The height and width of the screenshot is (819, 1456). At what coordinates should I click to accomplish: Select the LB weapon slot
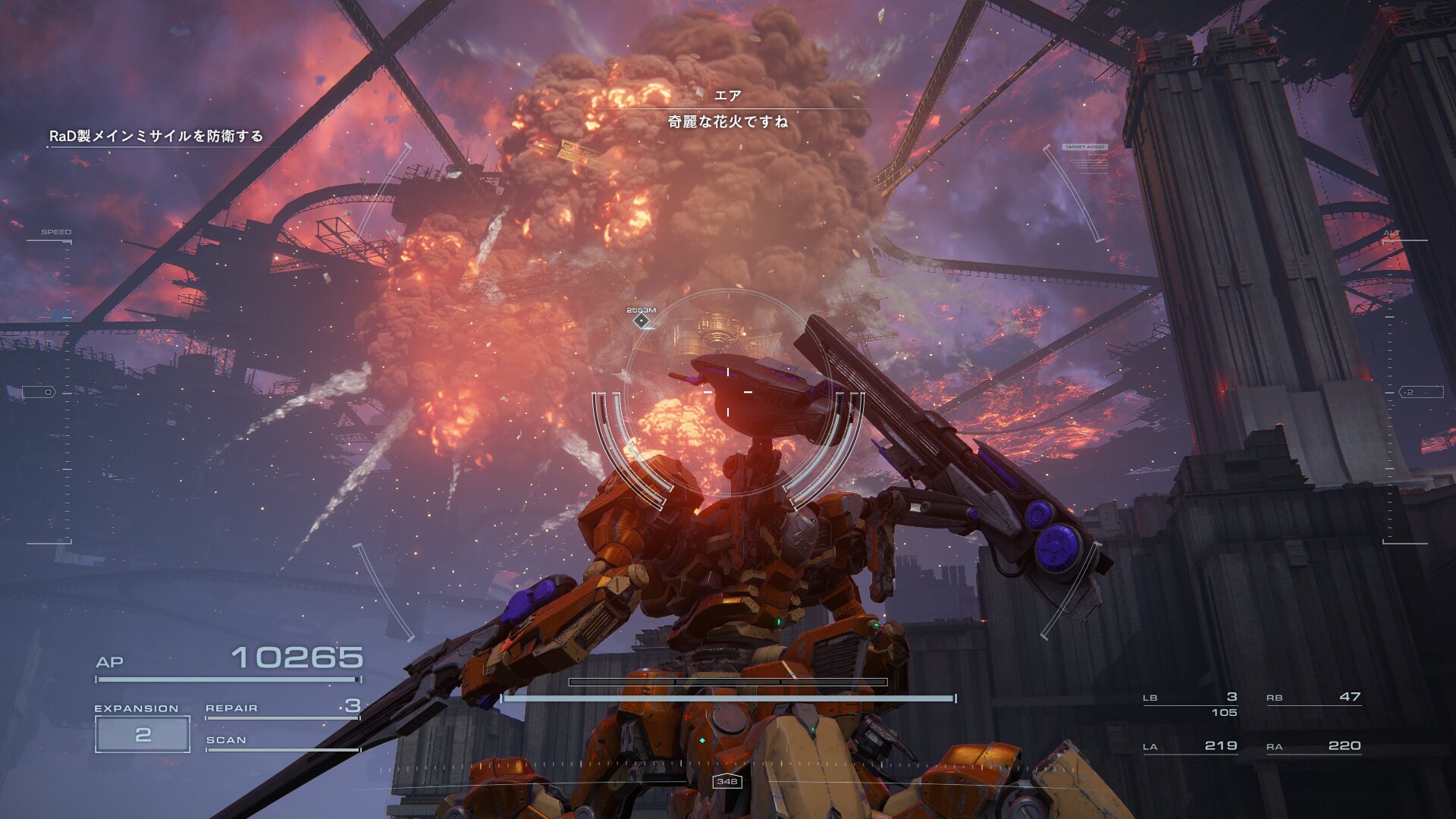pyautogui.click(x=1190, y=698)
